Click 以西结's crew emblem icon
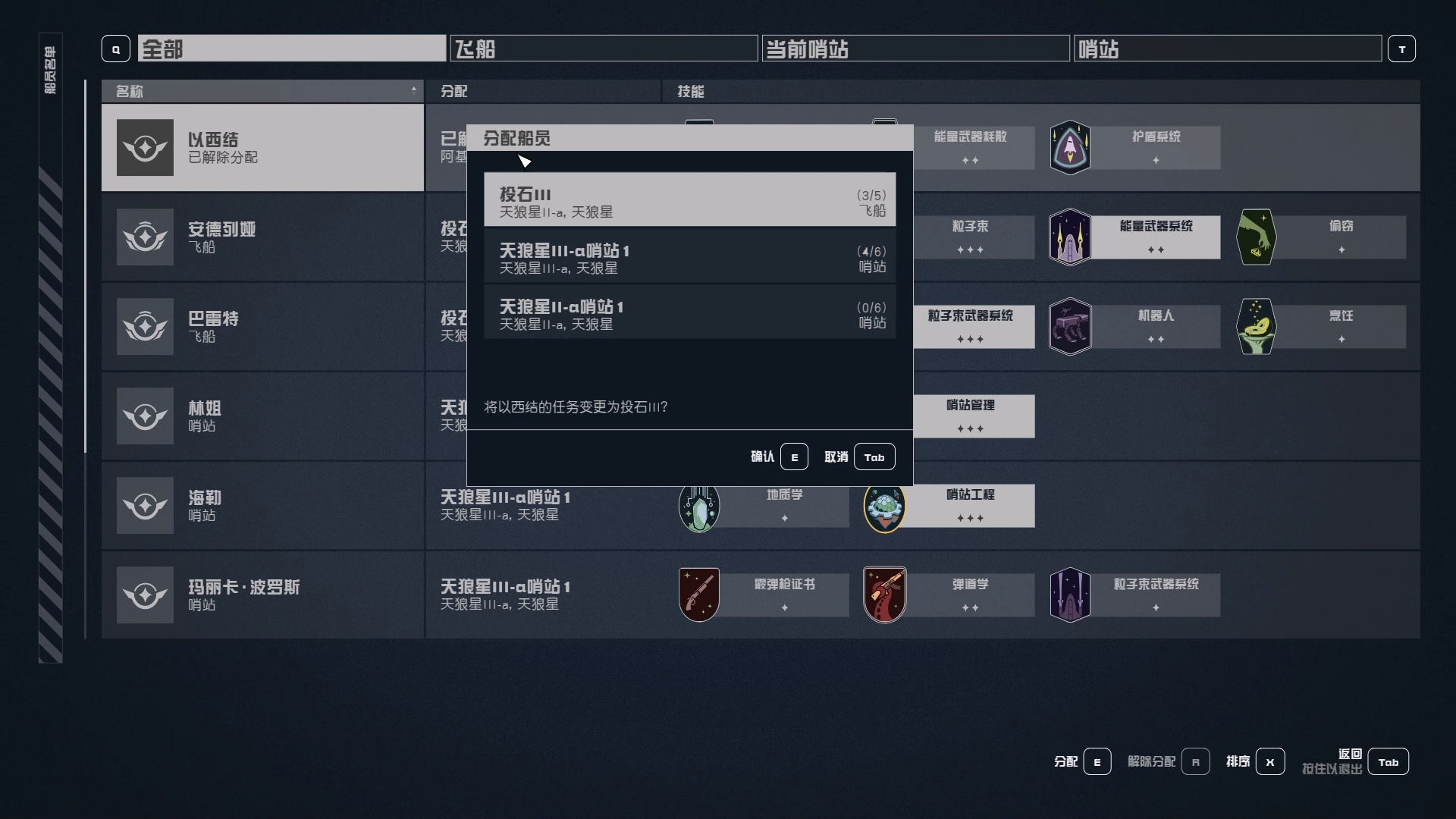Viewport: 1456px width, 819px height. [x=145, y=147]
